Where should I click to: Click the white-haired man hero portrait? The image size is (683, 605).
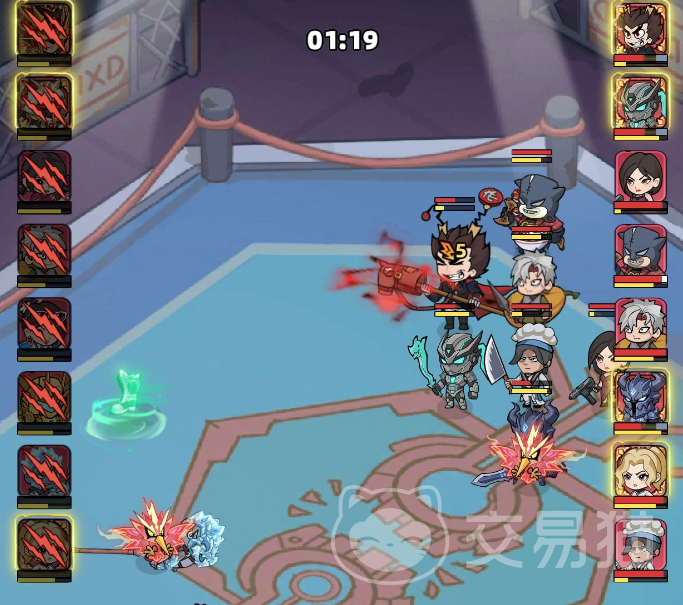tap(640, 323)
